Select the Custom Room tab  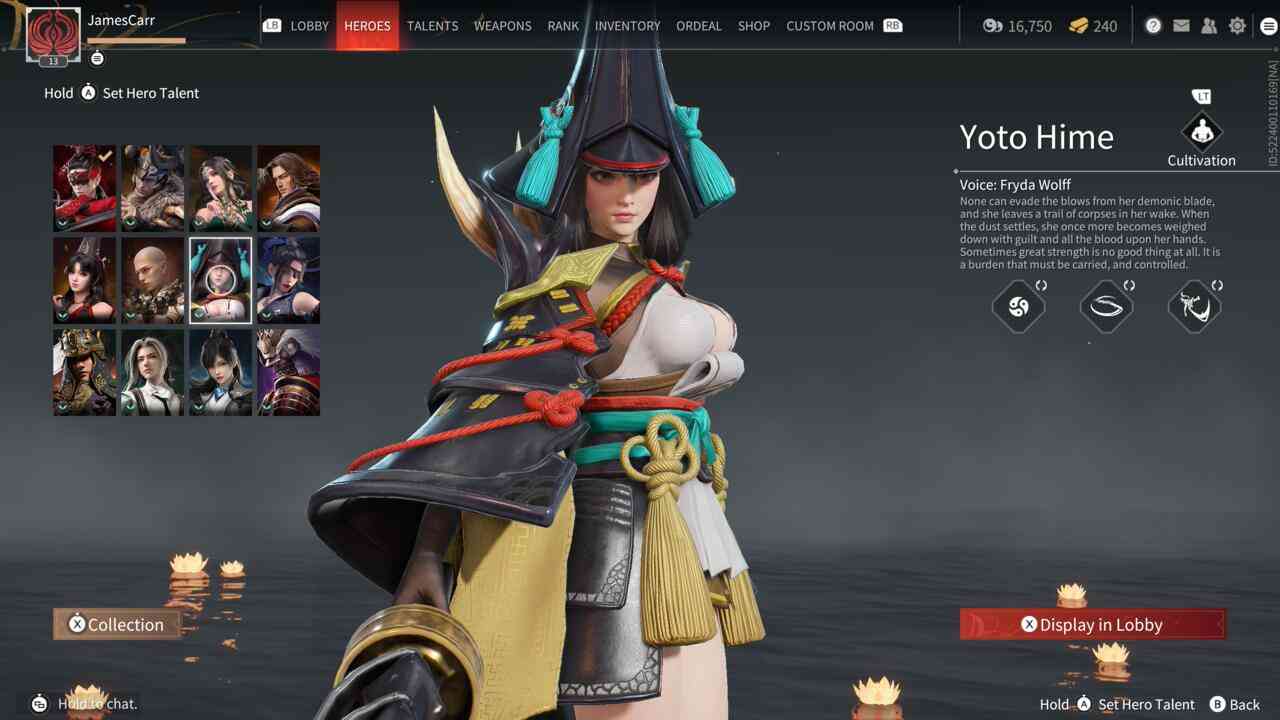pos(829,26)
